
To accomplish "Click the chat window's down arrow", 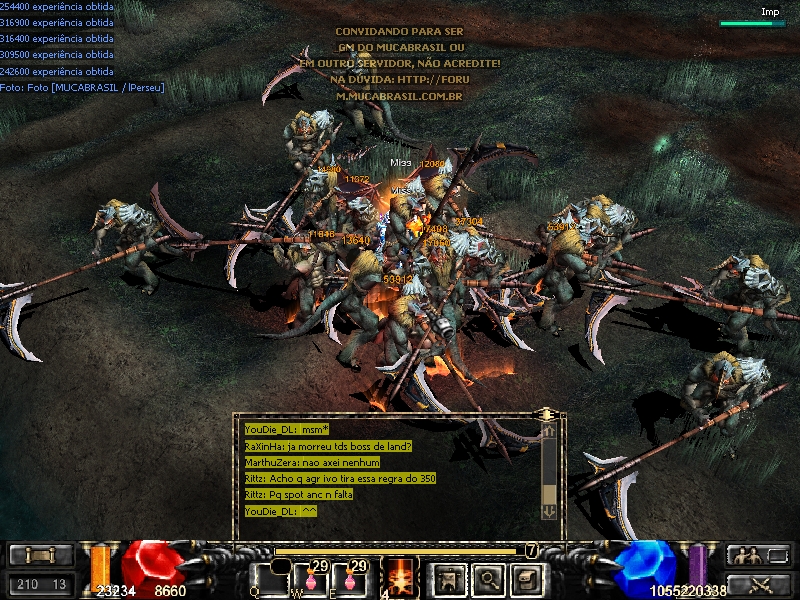I will click(548, 511).
